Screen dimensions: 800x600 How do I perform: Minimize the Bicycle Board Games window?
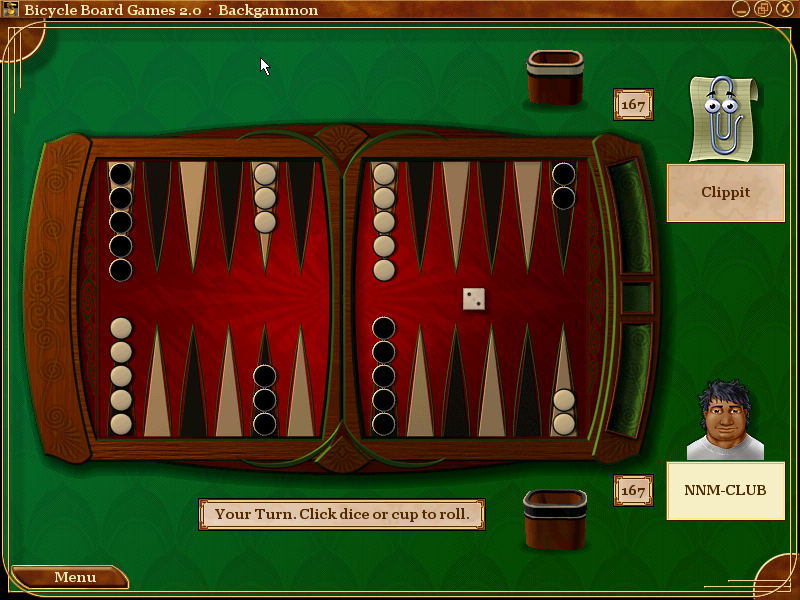[x=741, y=9]
